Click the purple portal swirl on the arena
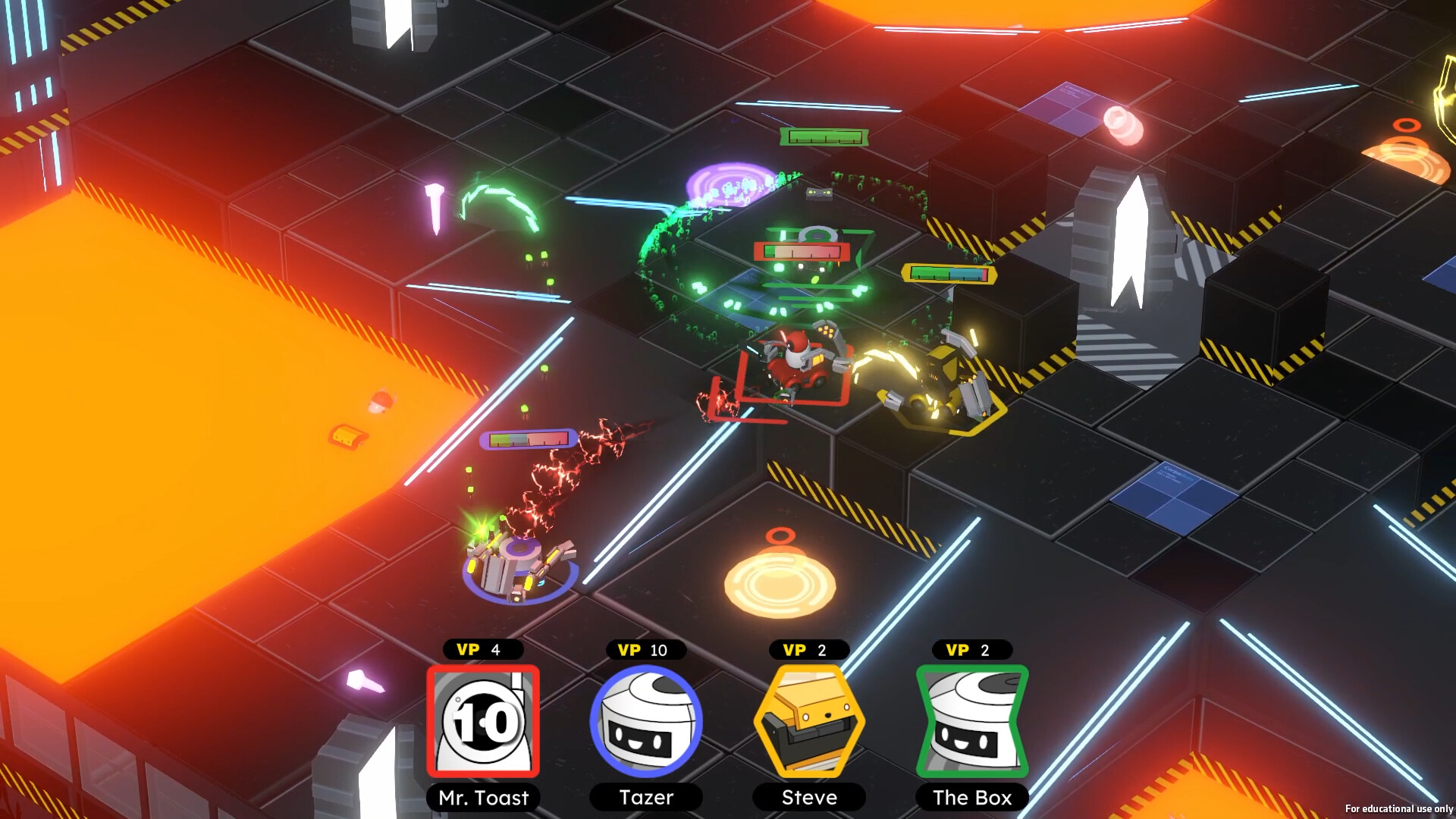Image resolution: width=1456 pixels, height=819 pixels. click(x=730, y=181)
